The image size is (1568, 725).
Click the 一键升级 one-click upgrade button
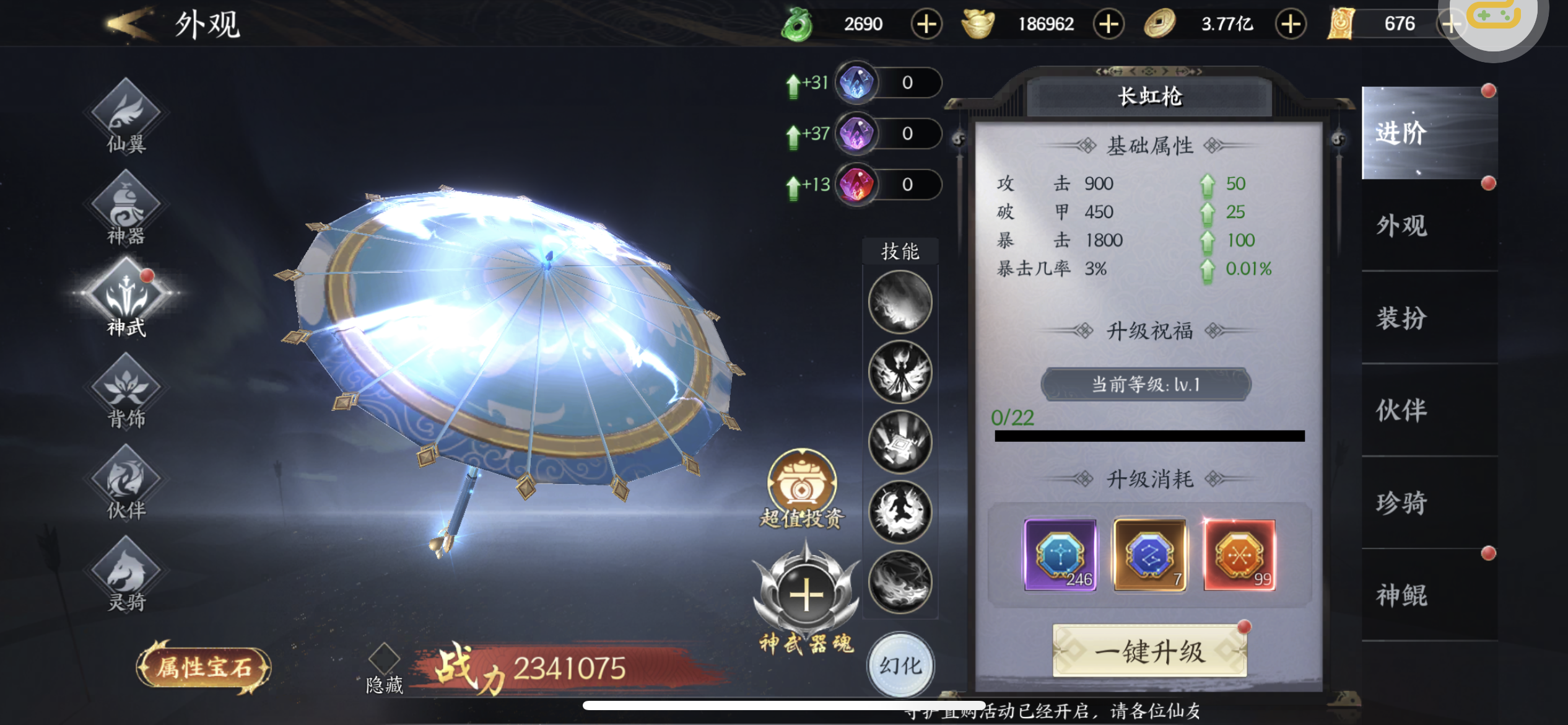point(1149,651)
